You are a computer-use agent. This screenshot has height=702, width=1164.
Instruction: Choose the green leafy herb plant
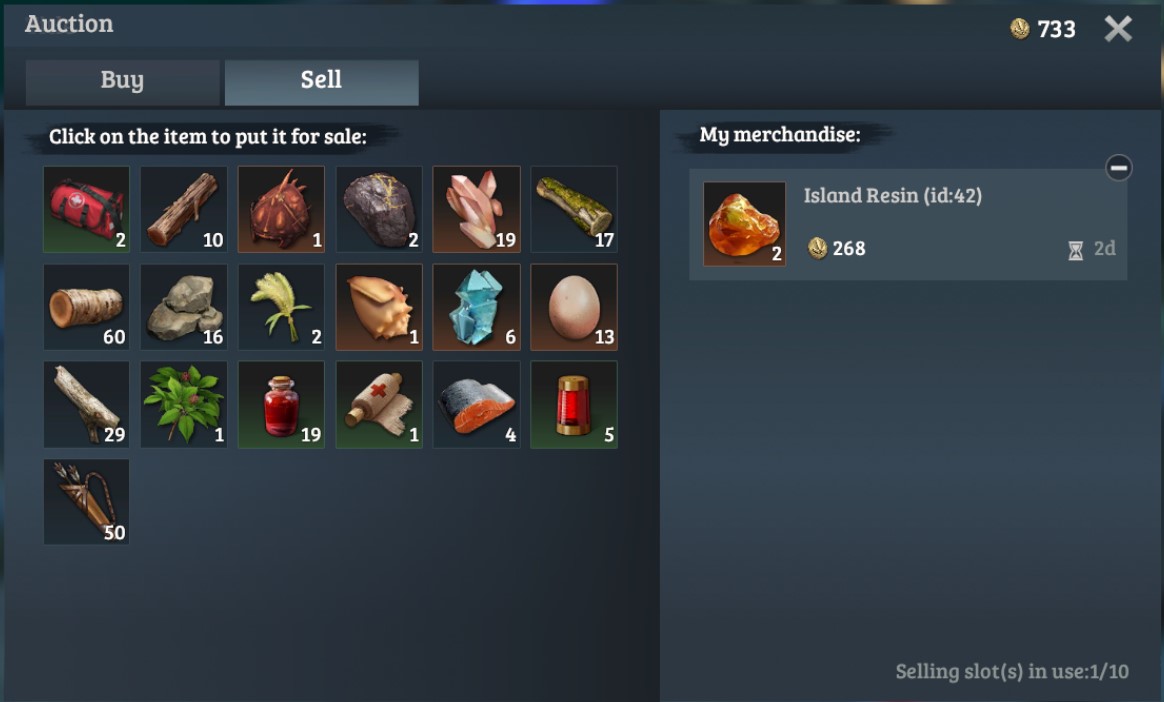[x=183, y=404]
